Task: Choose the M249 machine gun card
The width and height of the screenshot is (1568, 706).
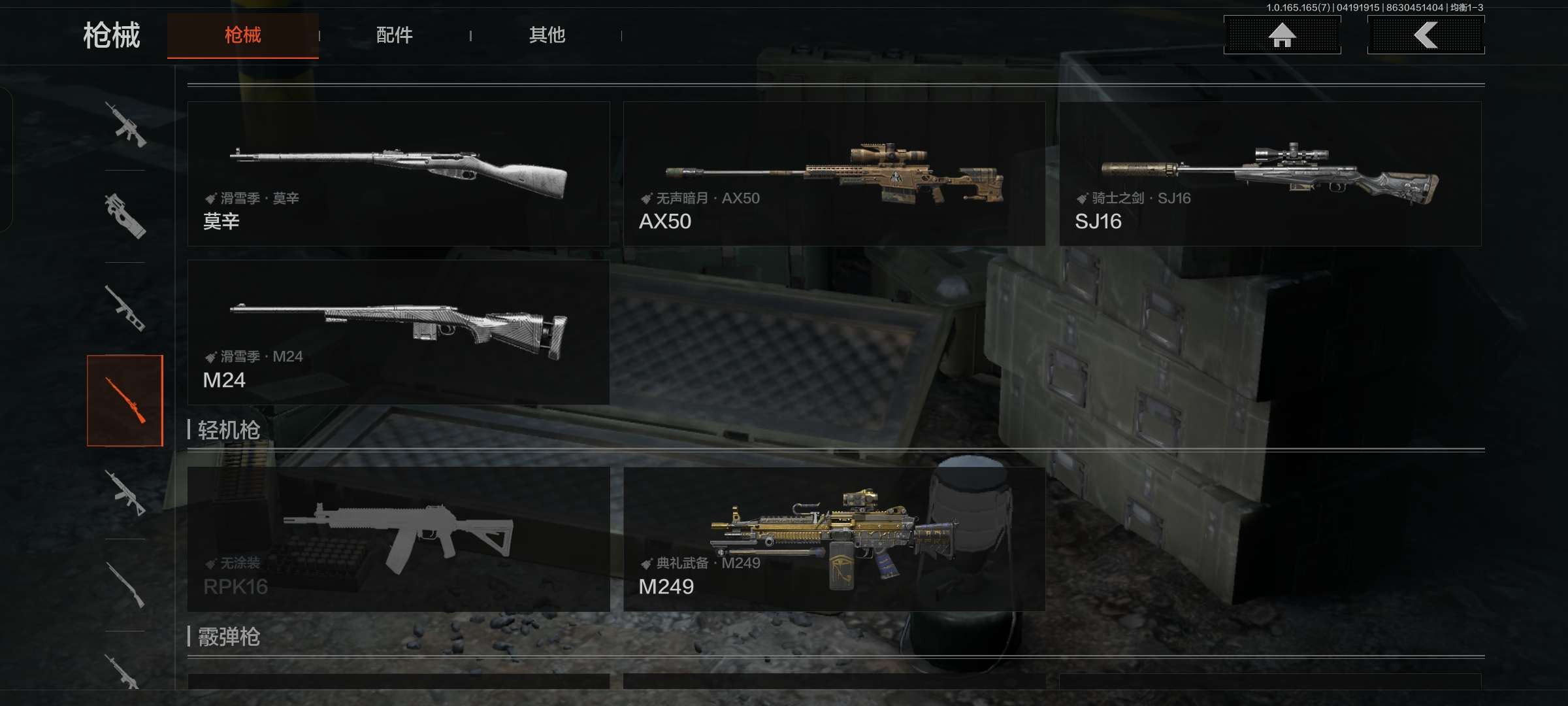Action: pyautogui.click(x=834, y=539)
